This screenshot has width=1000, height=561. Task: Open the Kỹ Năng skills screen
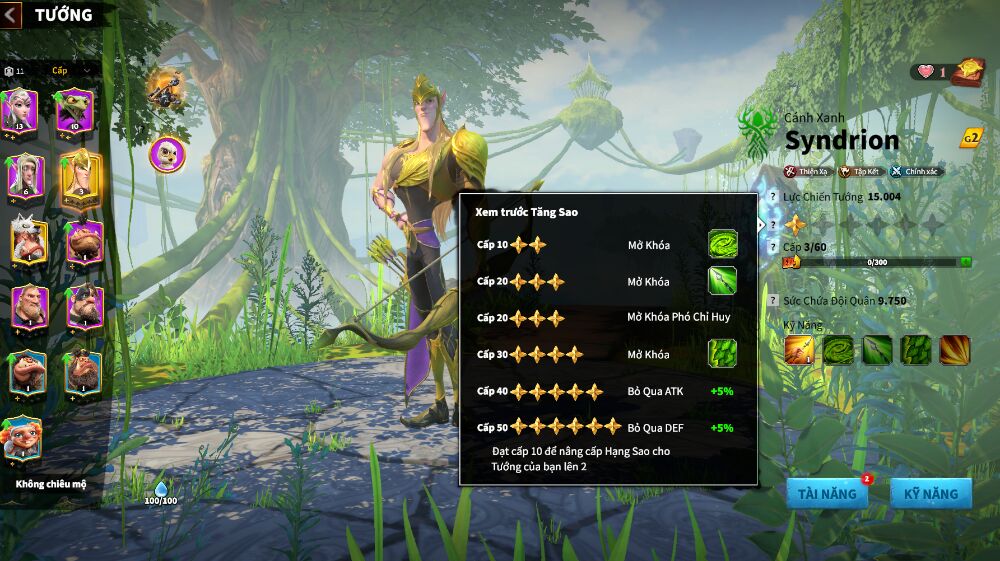click(930, 493)
